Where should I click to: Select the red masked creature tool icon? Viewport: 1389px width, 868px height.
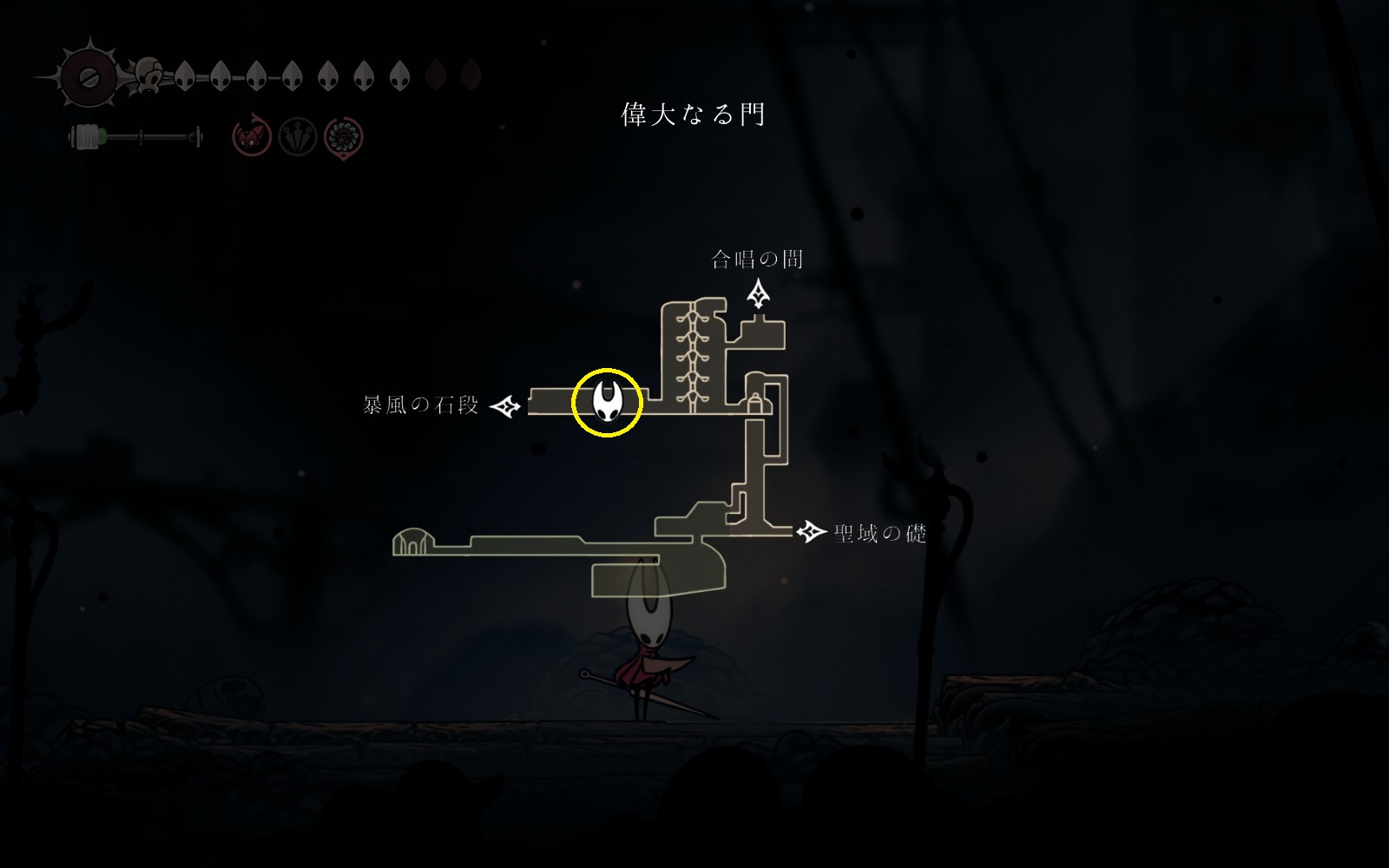pos(252,137)
